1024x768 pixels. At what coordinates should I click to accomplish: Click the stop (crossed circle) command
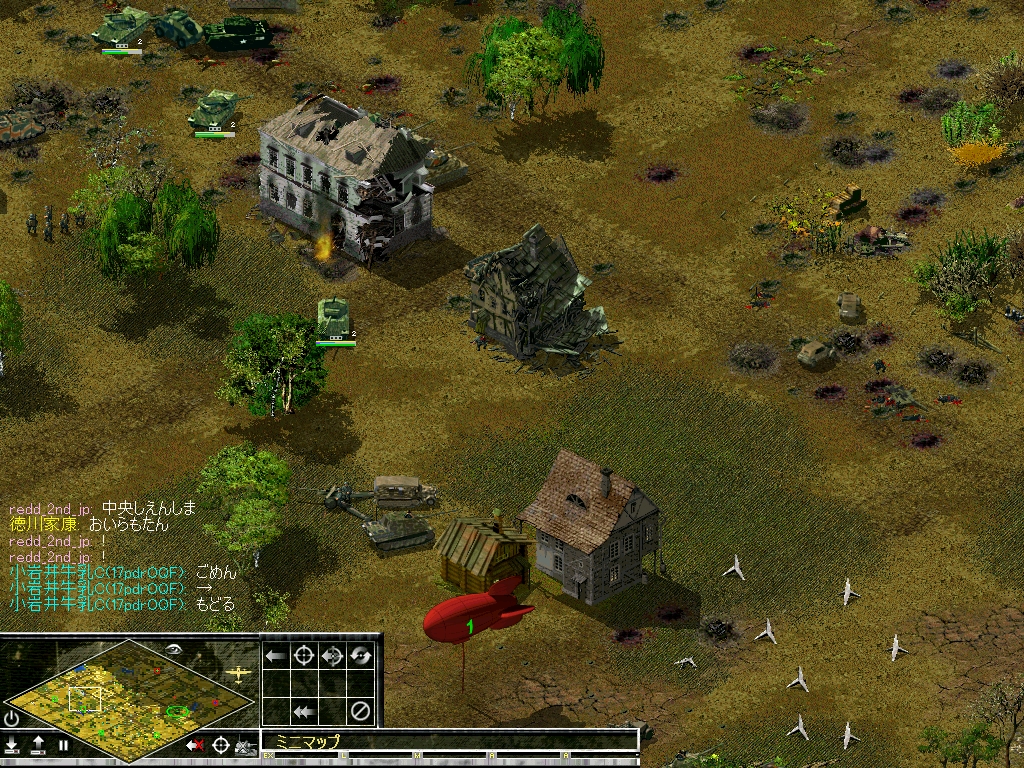pos(360,712)
